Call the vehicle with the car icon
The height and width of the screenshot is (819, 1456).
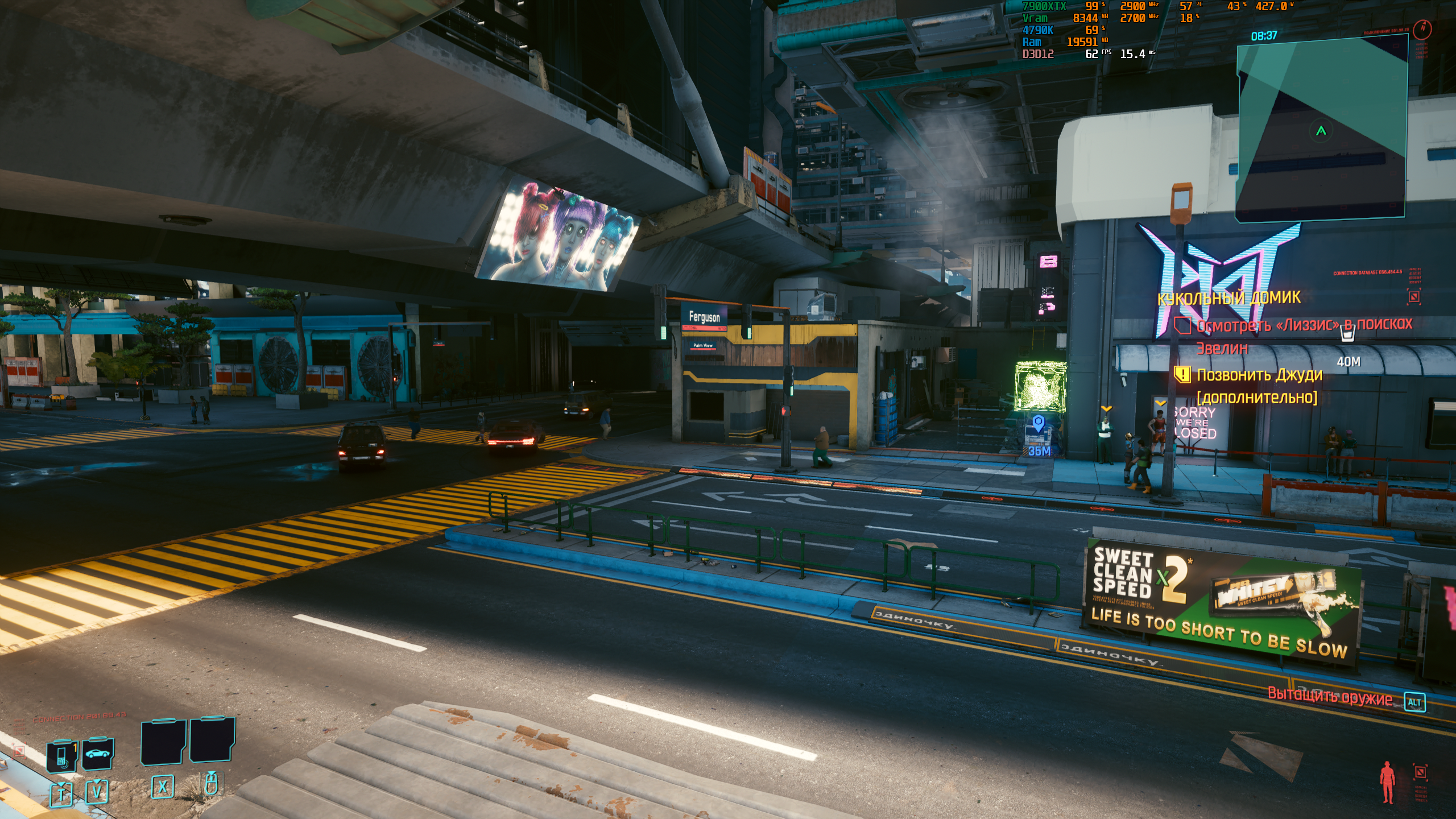(98, 753)
